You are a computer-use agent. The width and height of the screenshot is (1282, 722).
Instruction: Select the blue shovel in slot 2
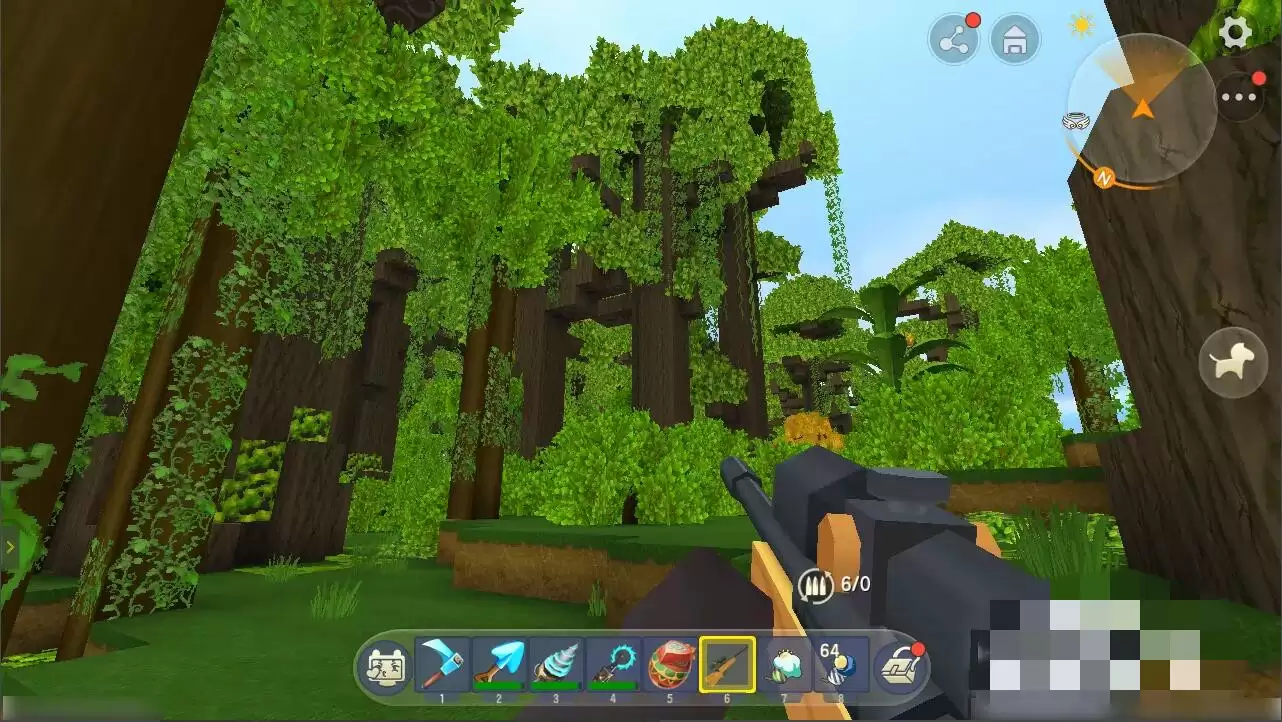(x=498, y=664)
